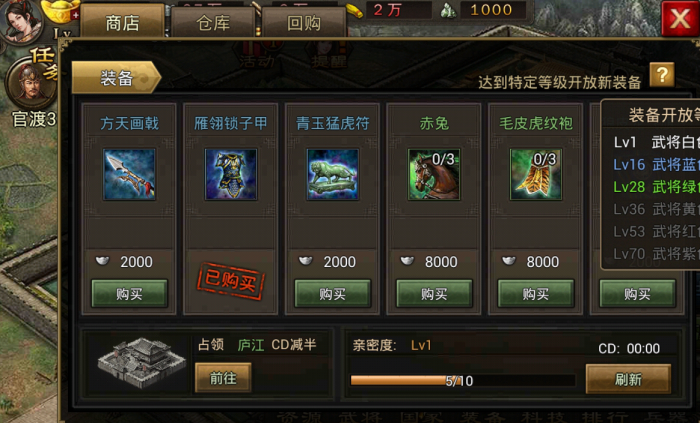Purchase the 毛皮虎纹袍 robe

[535, 294]
